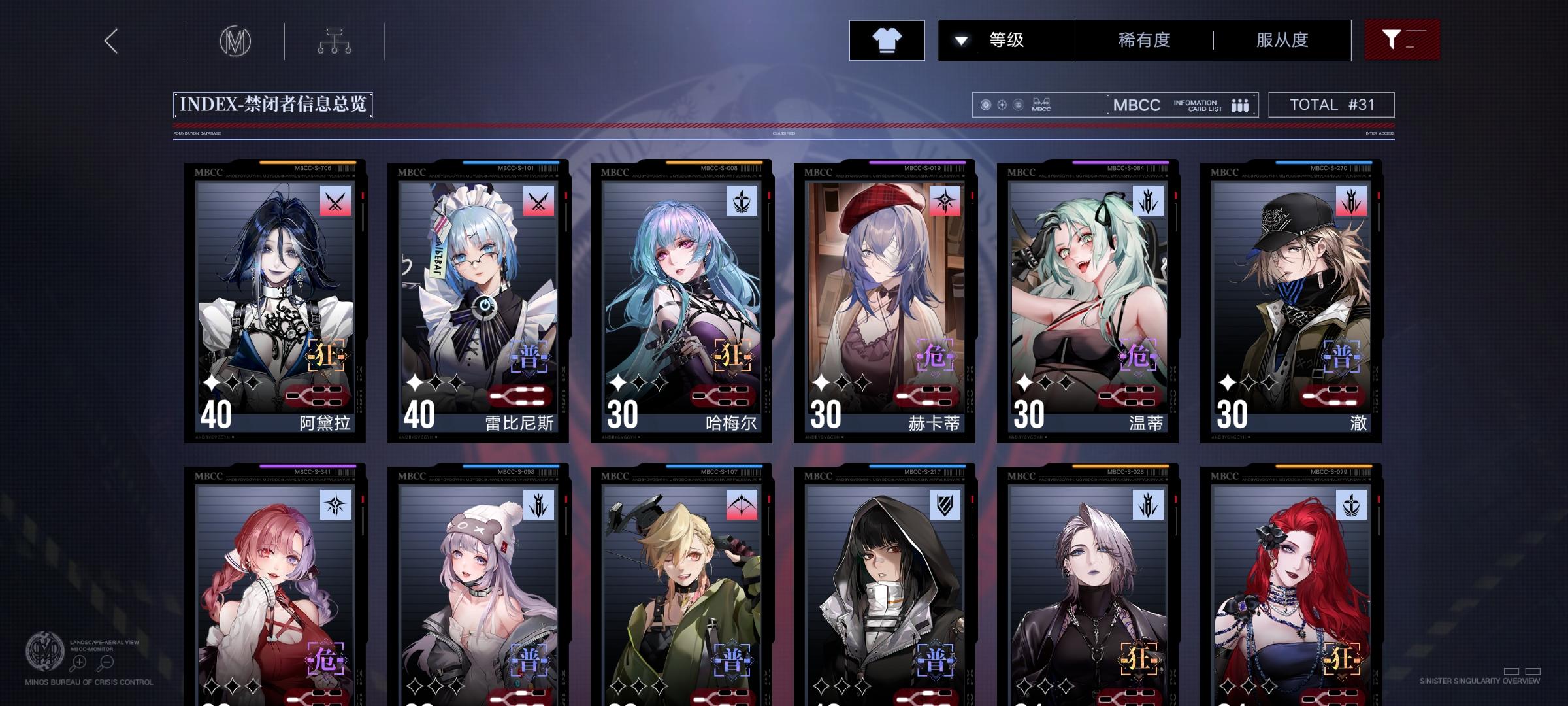Click the back arrow at top left
This screenshot has height=706, width=1568.
pyautogui.click(x=110, y=41)
